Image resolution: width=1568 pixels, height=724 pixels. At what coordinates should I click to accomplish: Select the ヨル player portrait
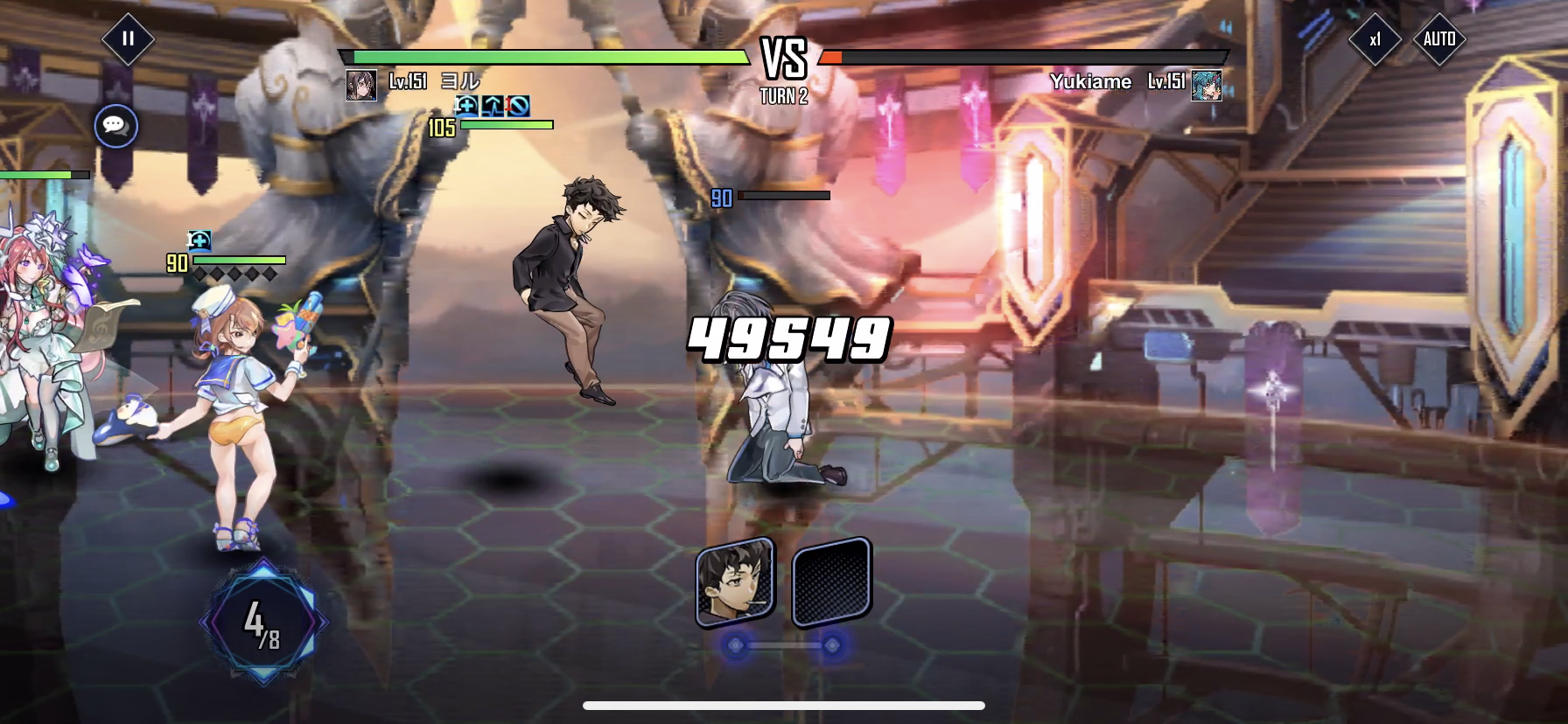[361, 86]
